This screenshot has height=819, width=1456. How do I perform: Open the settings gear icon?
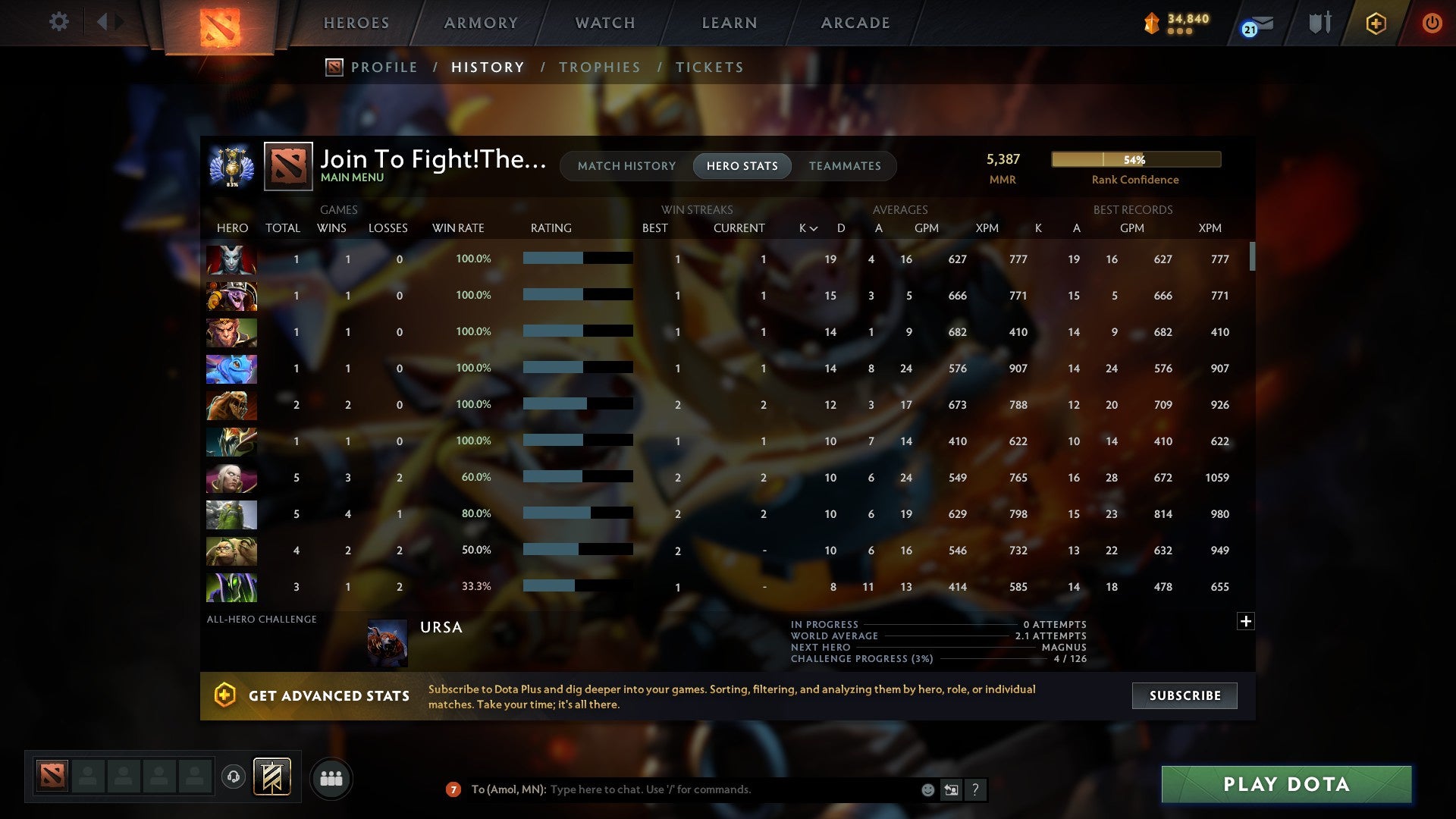click(x=59, y=22)
